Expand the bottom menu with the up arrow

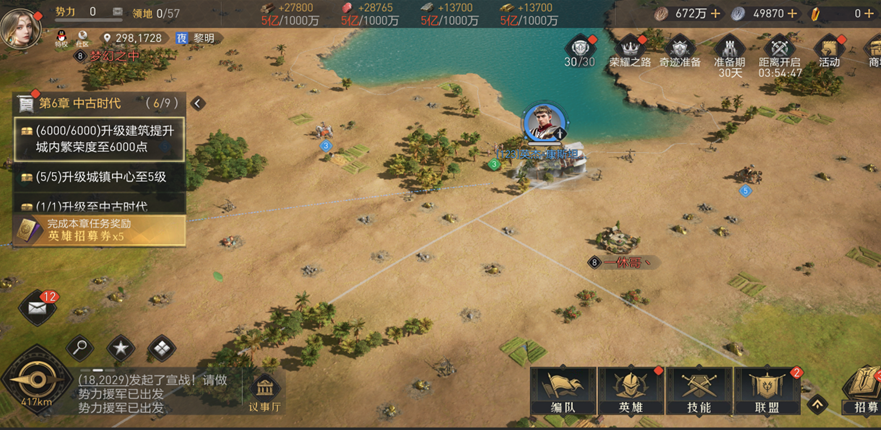817,405
